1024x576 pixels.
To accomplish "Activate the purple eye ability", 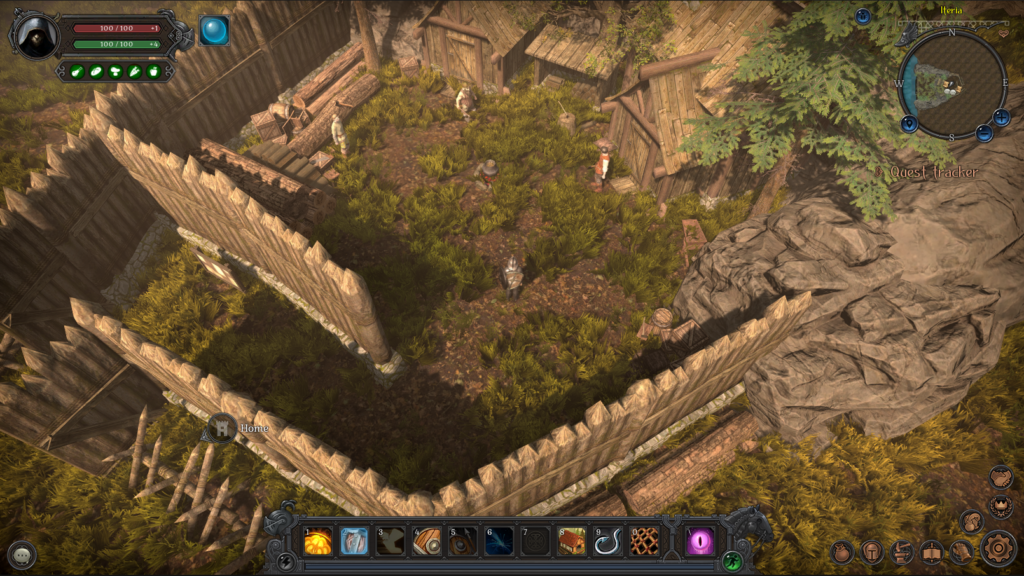I will (x=700, y=541).
